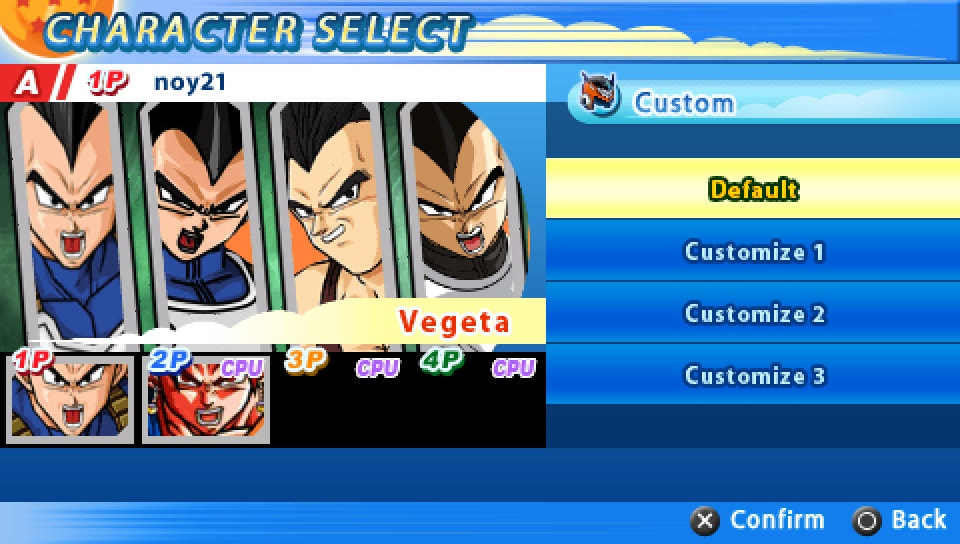This screenshot has width=960, height=544.
Task: Select the Customize 3 preset
Action: (x=753, y=376)
